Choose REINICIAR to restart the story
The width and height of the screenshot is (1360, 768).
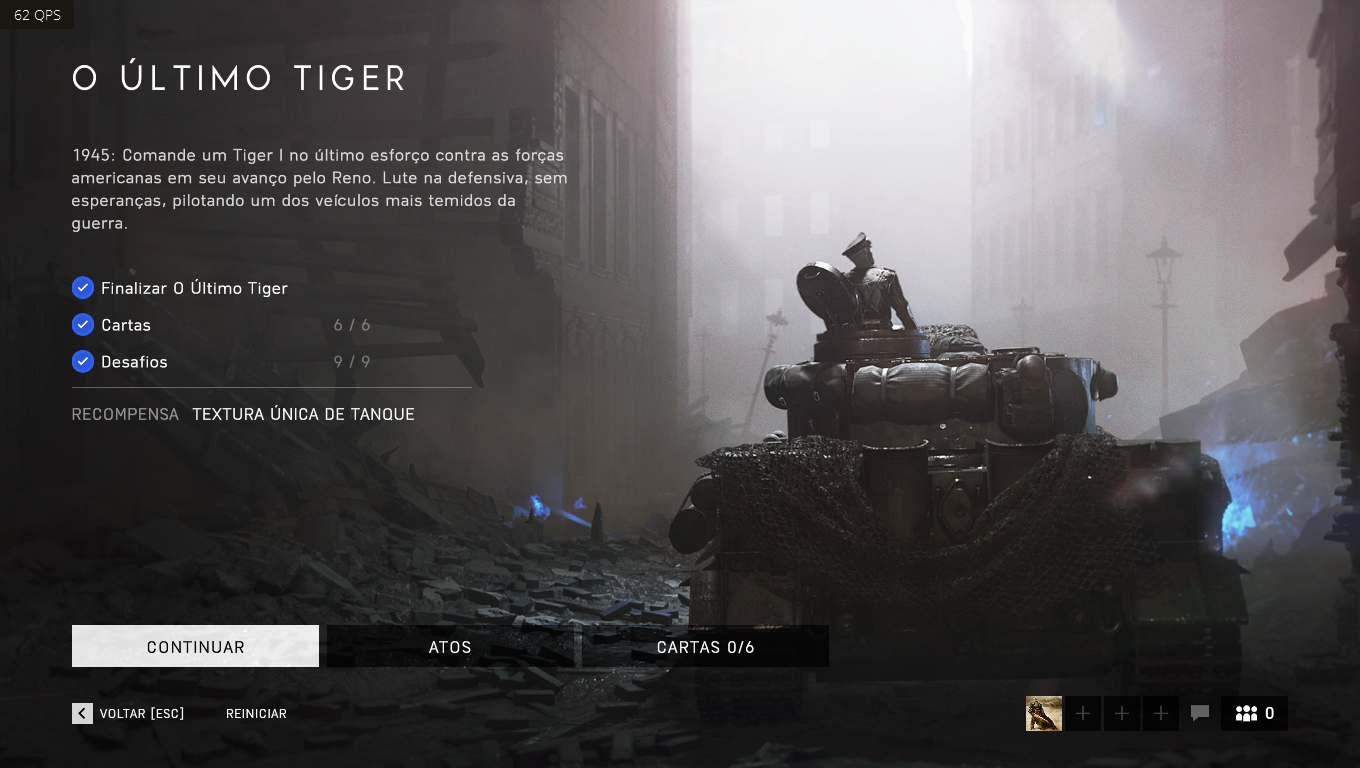[256, 714]
